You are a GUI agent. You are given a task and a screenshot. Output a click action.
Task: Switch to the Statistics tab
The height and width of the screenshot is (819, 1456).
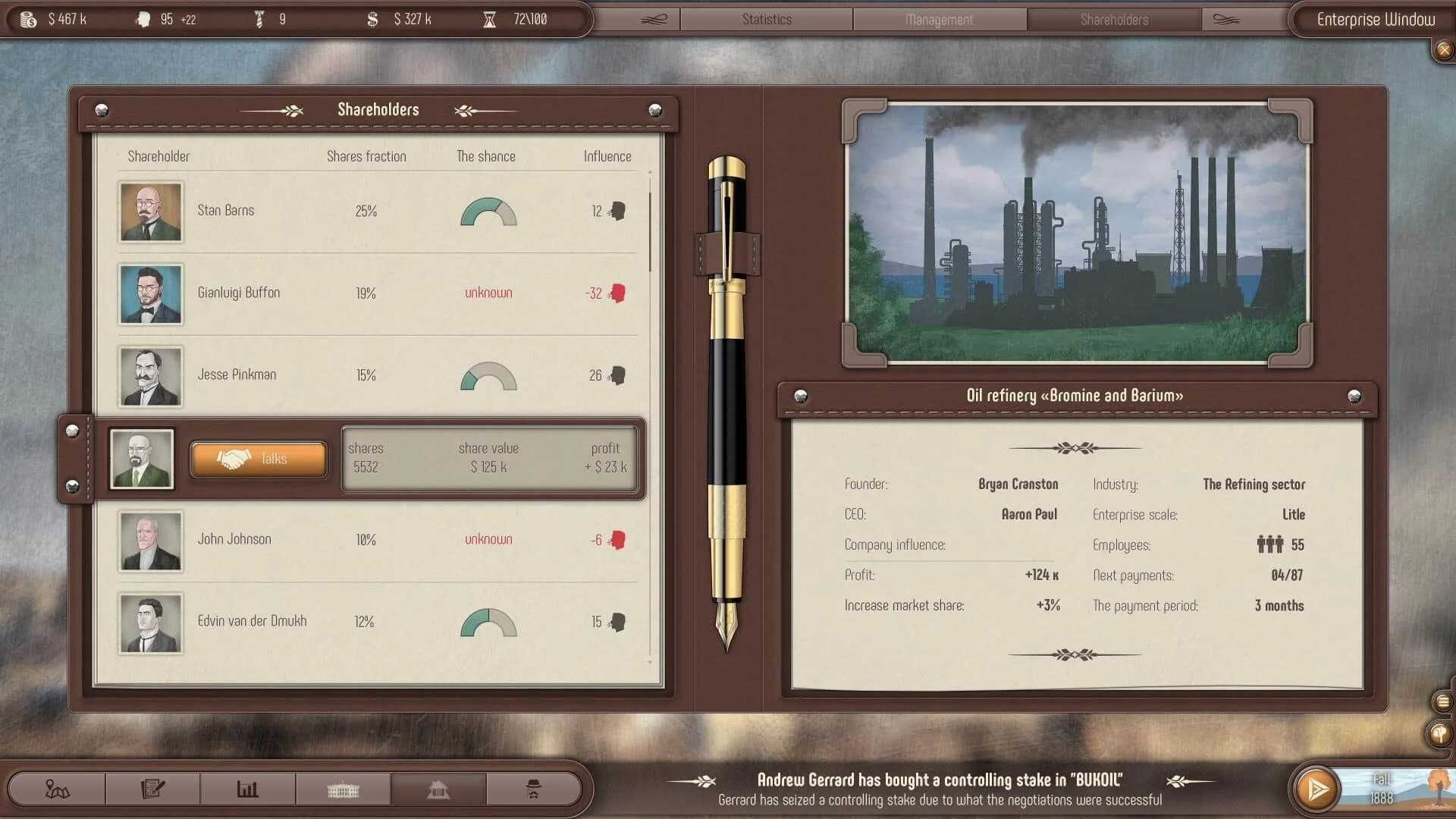point(766,19)
